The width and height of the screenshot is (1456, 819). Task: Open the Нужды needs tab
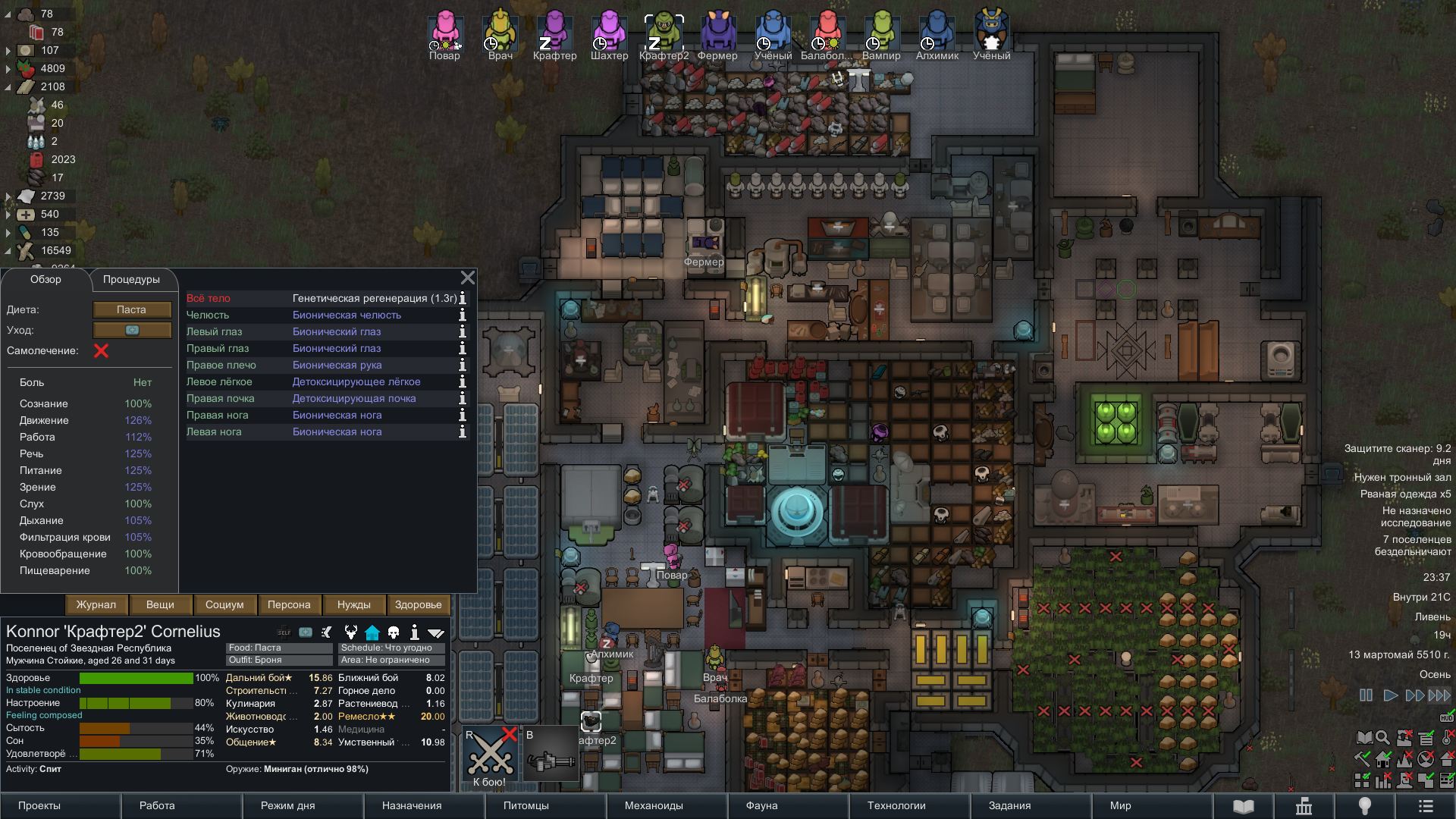click(x=354, y=604)
